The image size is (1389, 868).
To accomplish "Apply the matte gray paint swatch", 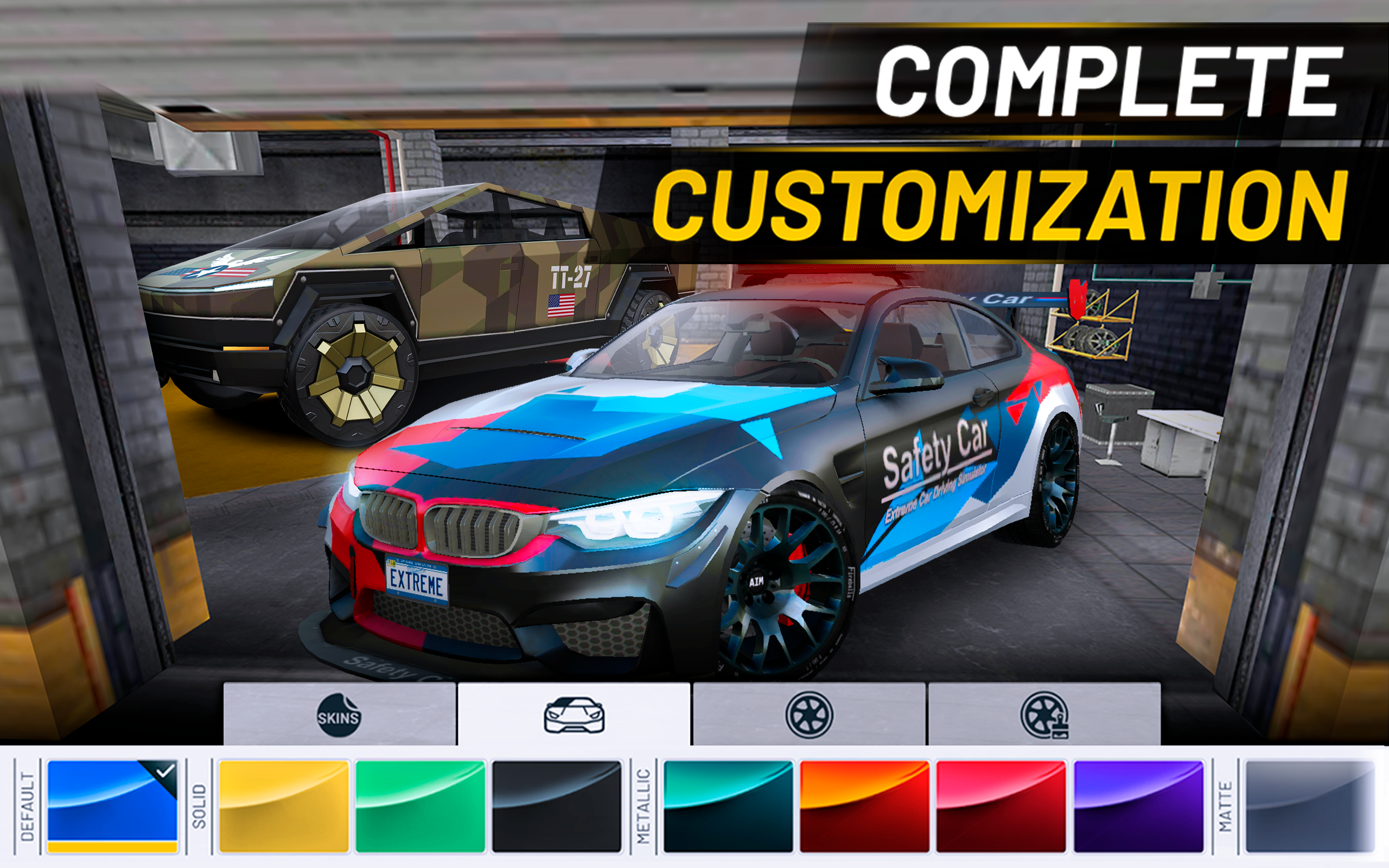I will click(1310, 806).
